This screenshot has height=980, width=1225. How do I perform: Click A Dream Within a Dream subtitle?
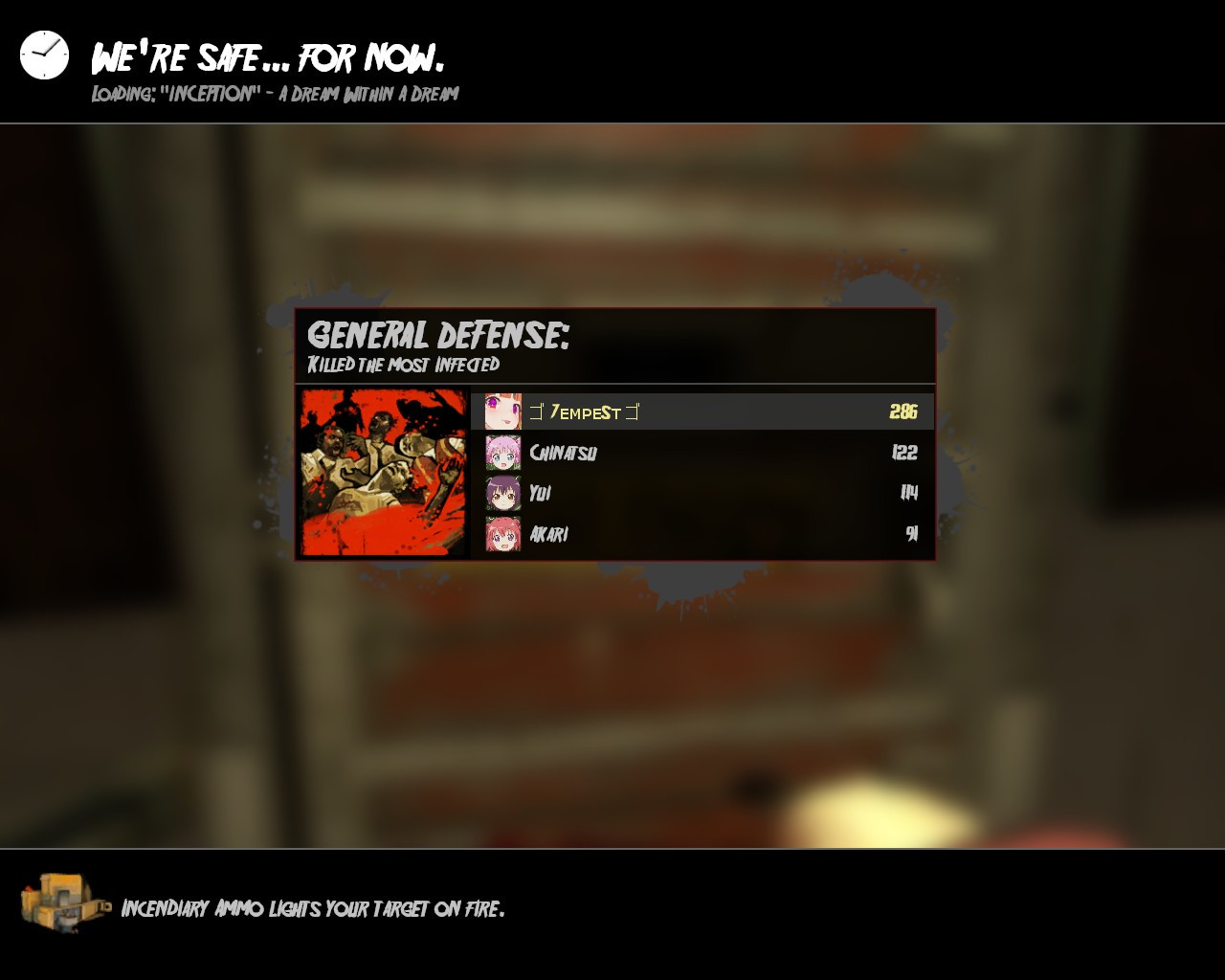[368, 94]
